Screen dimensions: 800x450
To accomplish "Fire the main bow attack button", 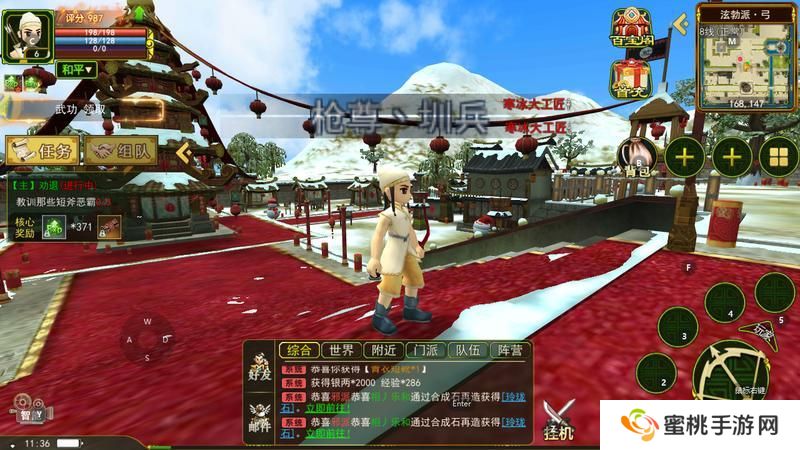I will 730,368.
